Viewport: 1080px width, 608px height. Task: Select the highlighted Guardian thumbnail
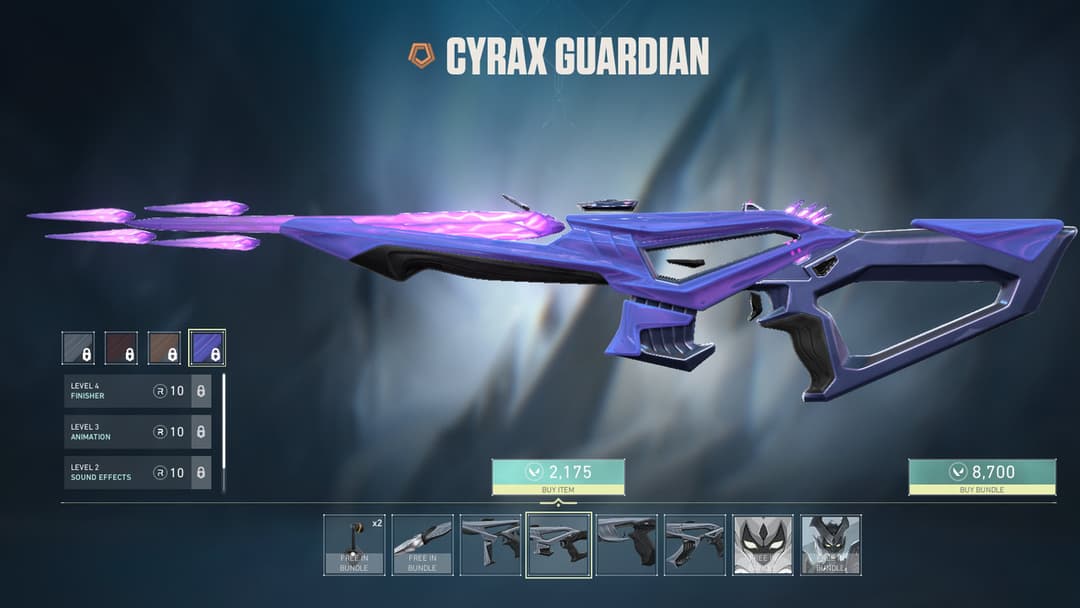(x=558, y=545)
